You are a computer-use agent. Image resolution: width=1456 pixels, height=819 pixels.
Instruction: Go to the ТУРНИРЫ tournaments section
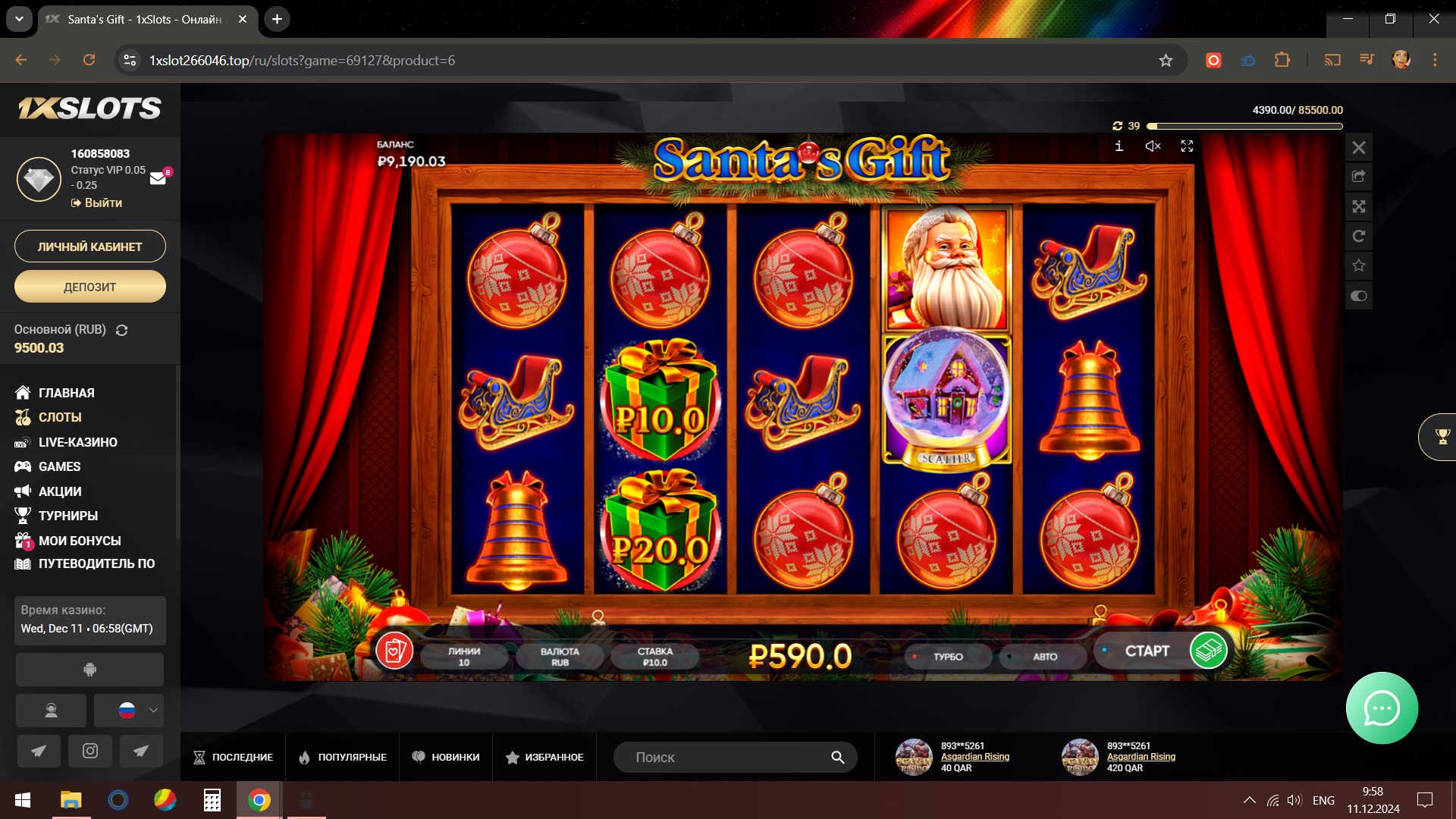(67, 516)
